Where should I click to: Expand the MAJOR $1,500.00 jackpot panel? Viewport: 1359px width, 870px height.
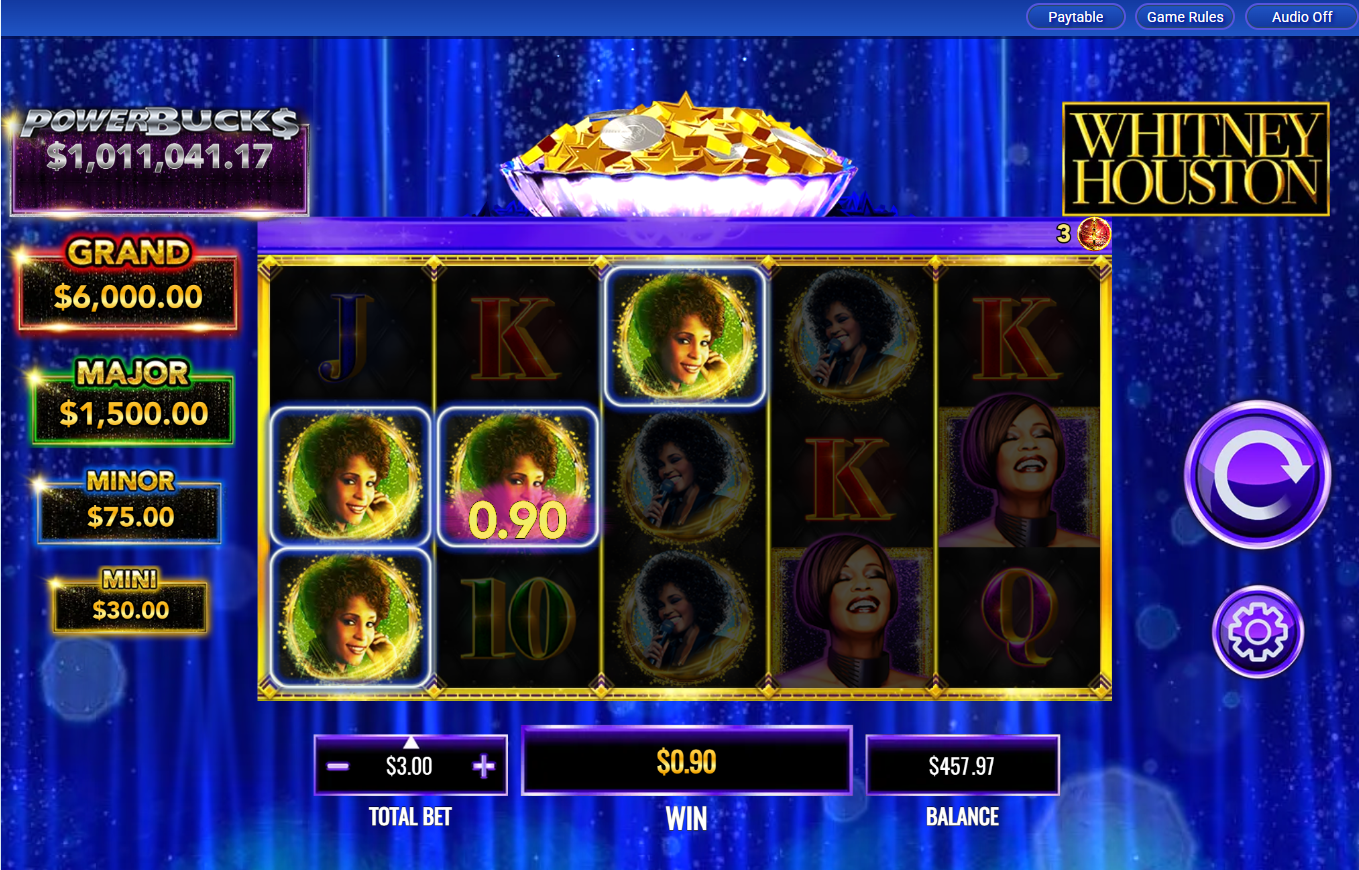[131, 399]
